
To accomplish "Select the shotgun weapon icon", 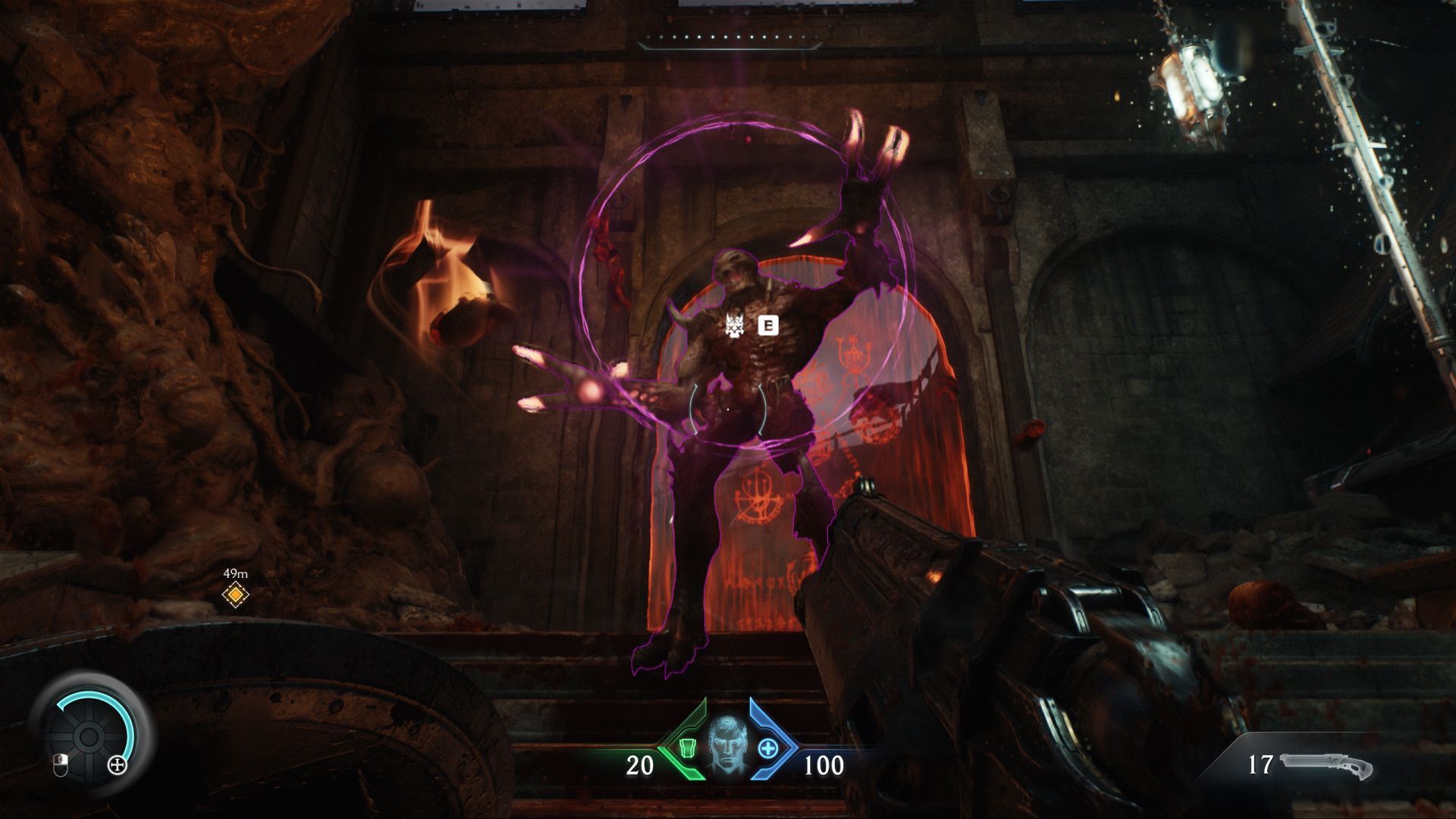I will coord(1326,766).
